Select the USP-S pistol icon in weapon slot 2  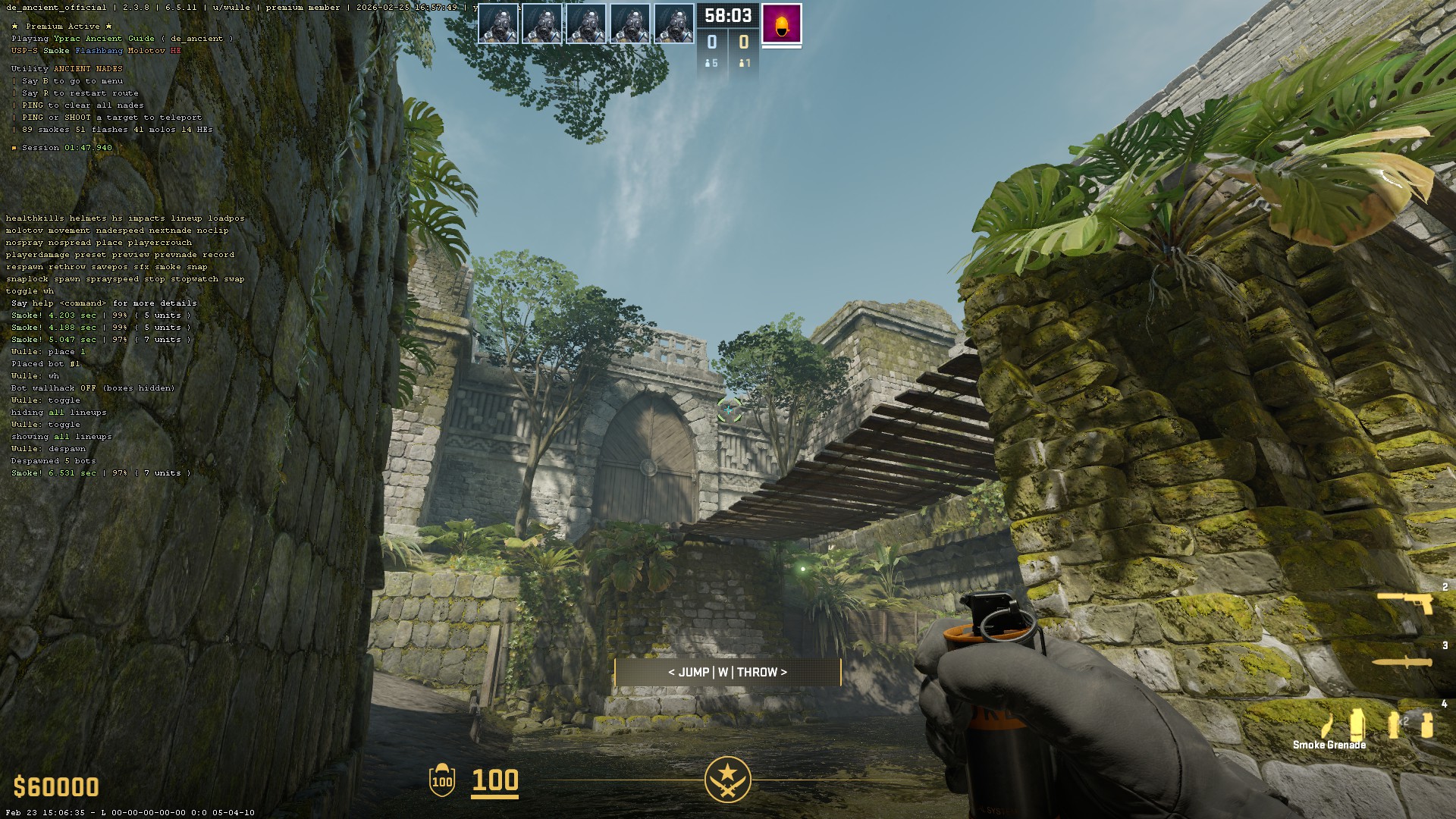pyautogui.click(x=1405, y=601)
